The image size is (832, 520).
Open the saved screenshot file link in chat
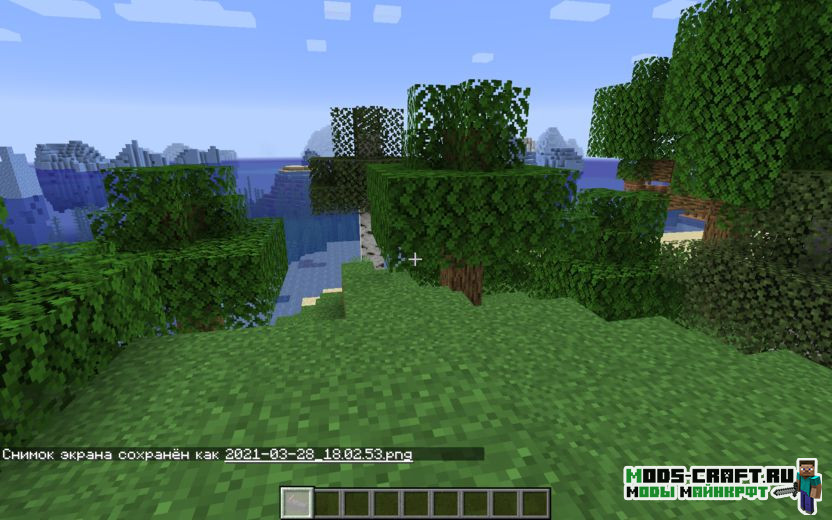[x=318, y=454]
